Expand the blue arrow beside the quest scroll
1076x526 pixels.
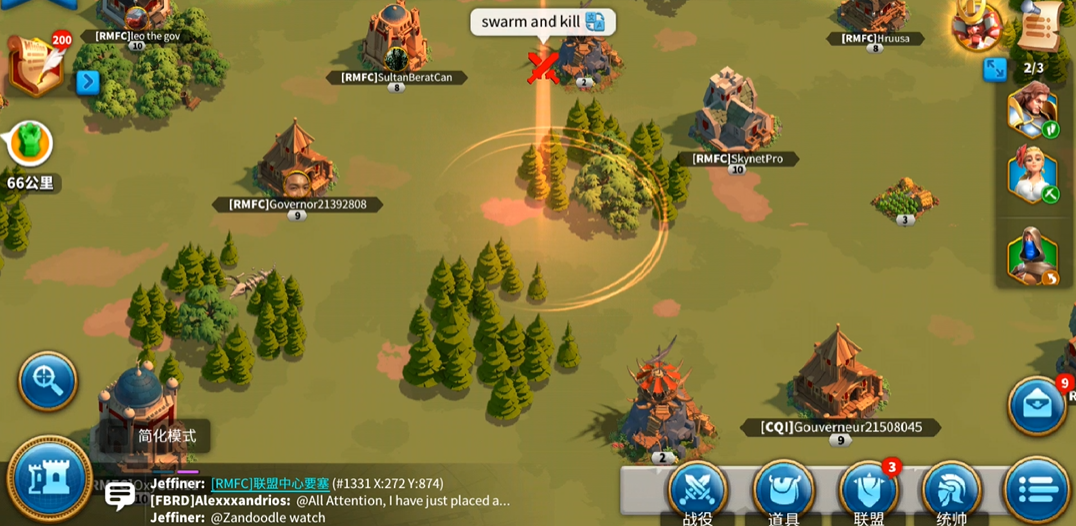(88, 82)
